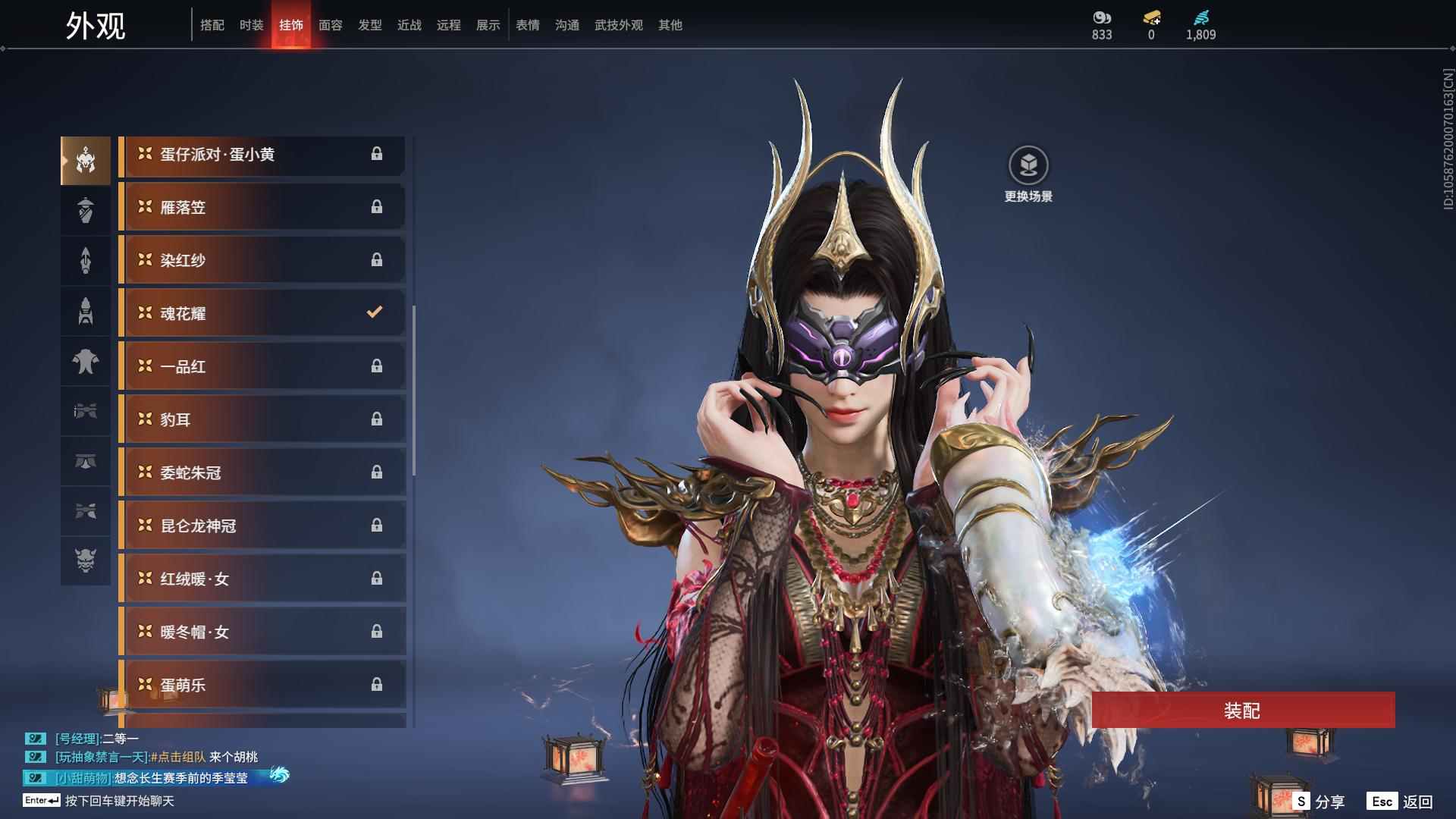Click the lock icon on 昆仑龙神冠
The width and height of the screenshot is (1456, 819).
pos(377,526)
